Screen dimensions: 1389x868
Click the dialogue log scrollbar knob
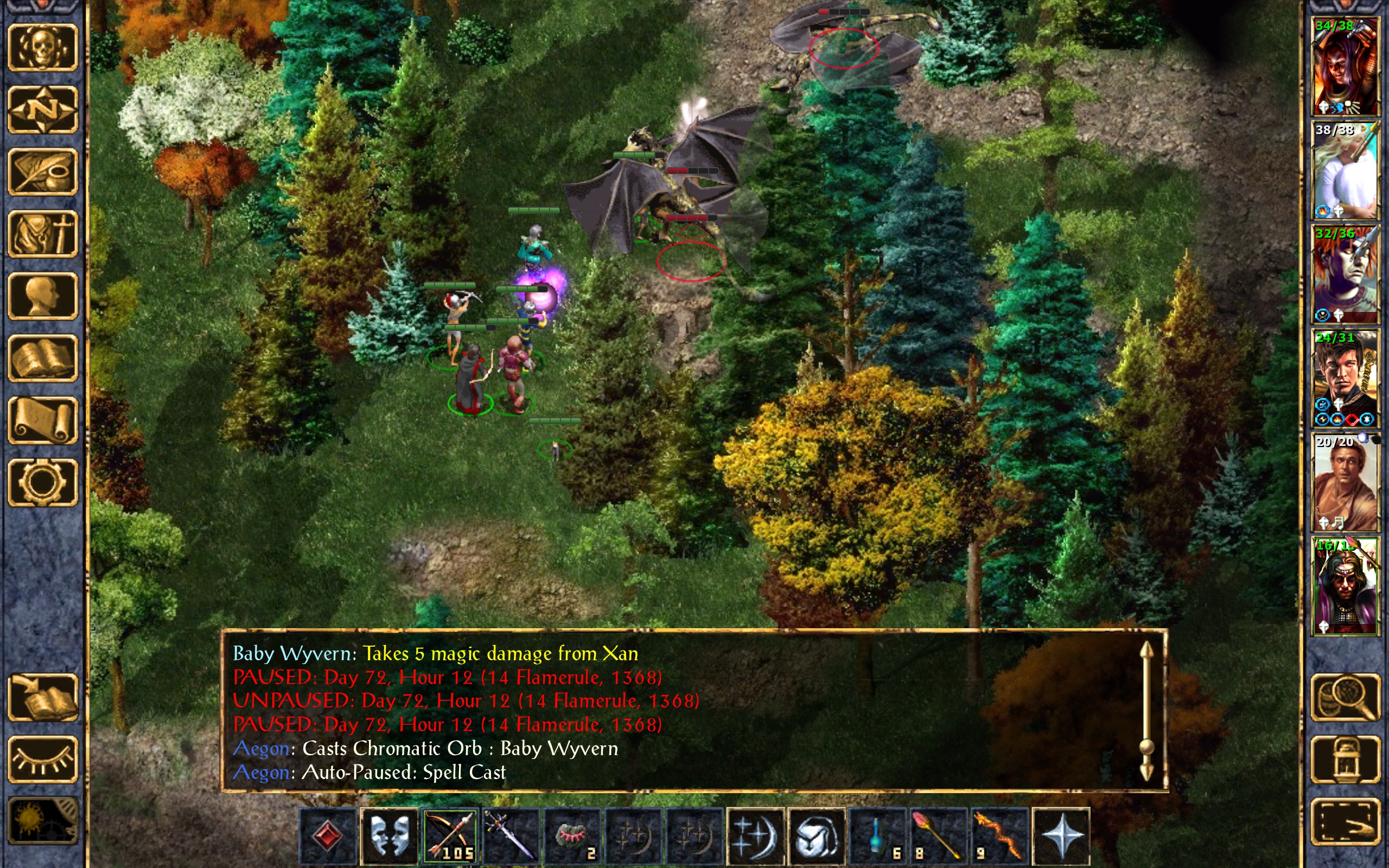[1146, 746]
